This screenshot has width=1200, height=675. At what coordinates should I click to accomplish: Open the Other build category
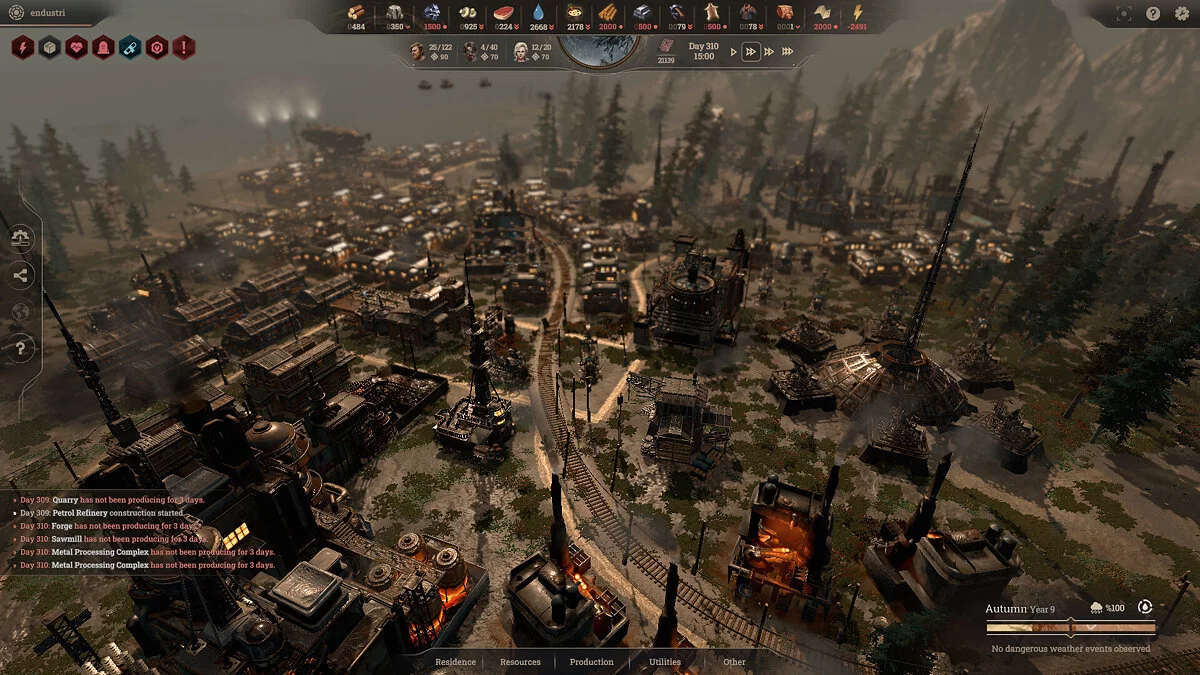[734, 662]
